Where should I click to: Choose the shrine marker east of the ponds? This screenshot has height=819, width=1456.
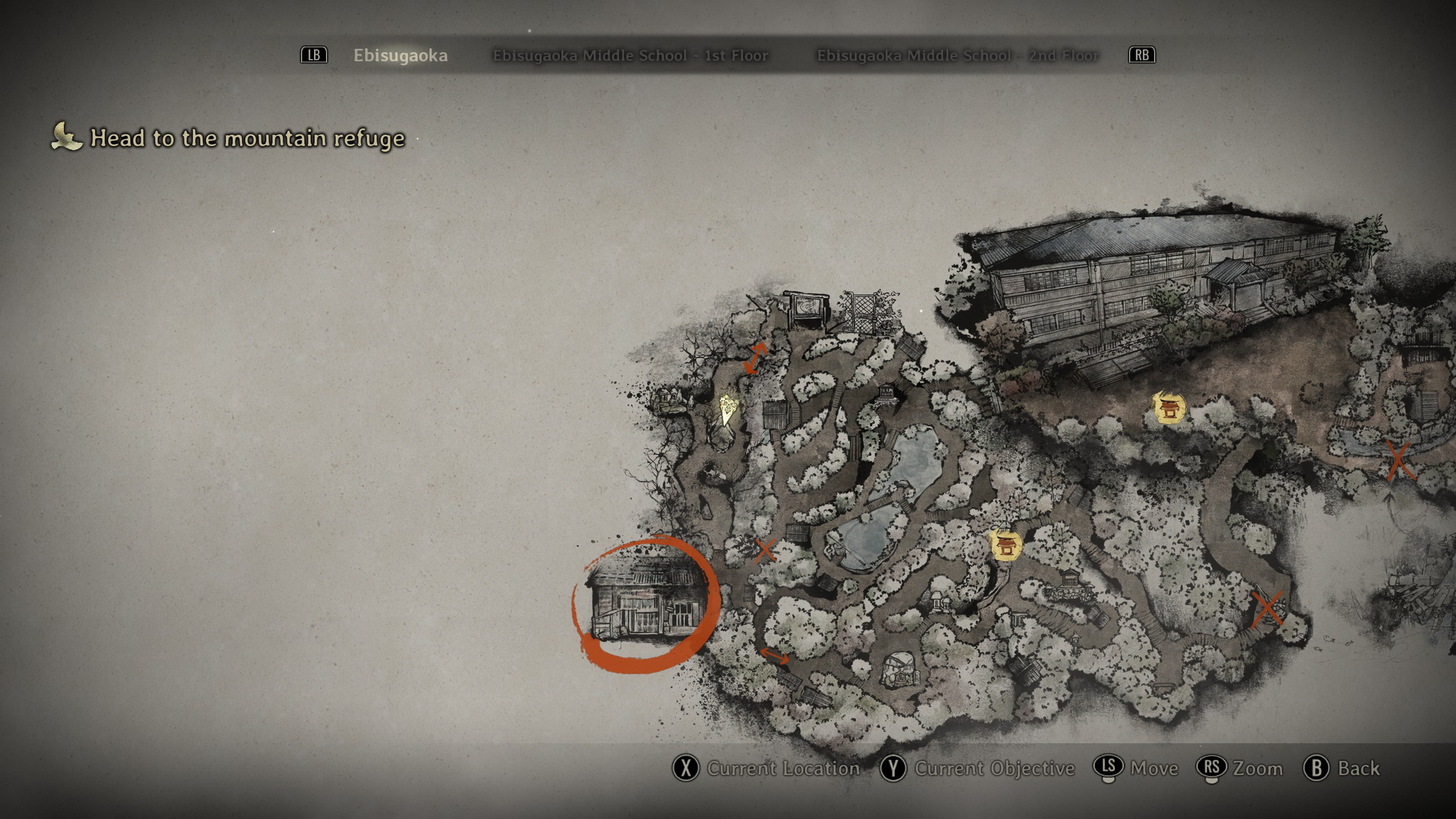pos(1006,544)
